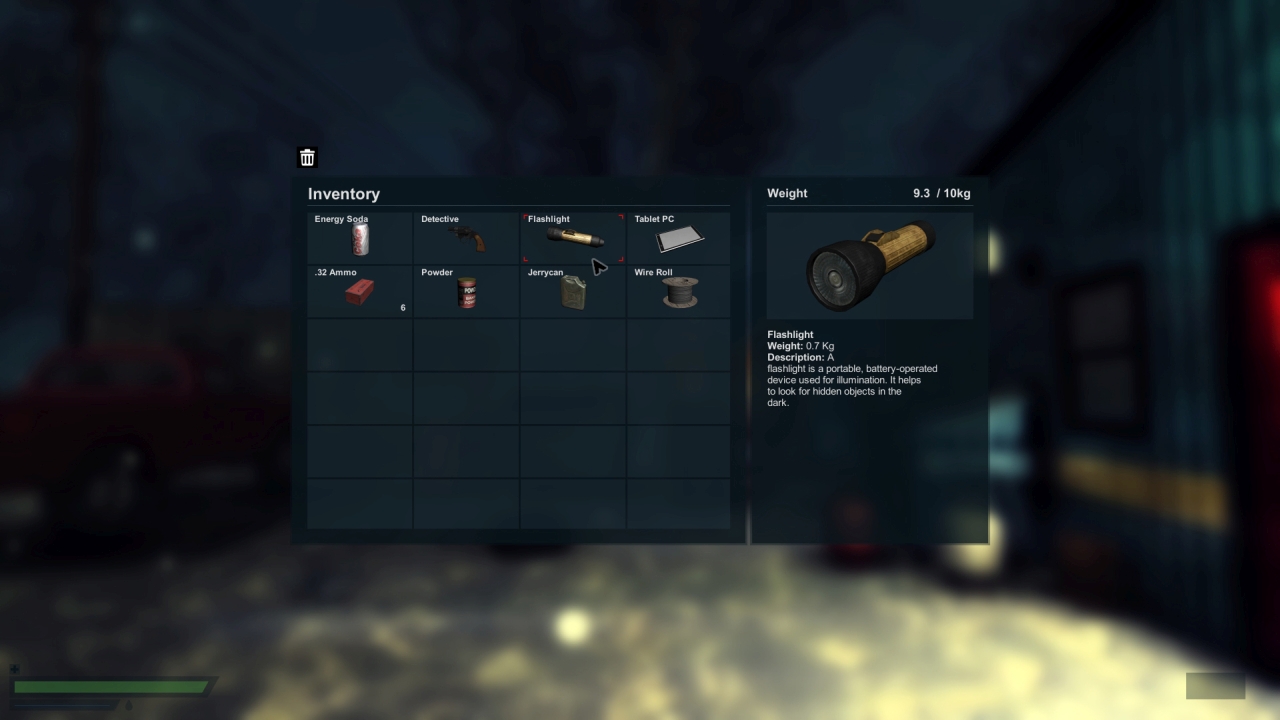Click the empty box at bottom right corner

[x=1215, y=686]
